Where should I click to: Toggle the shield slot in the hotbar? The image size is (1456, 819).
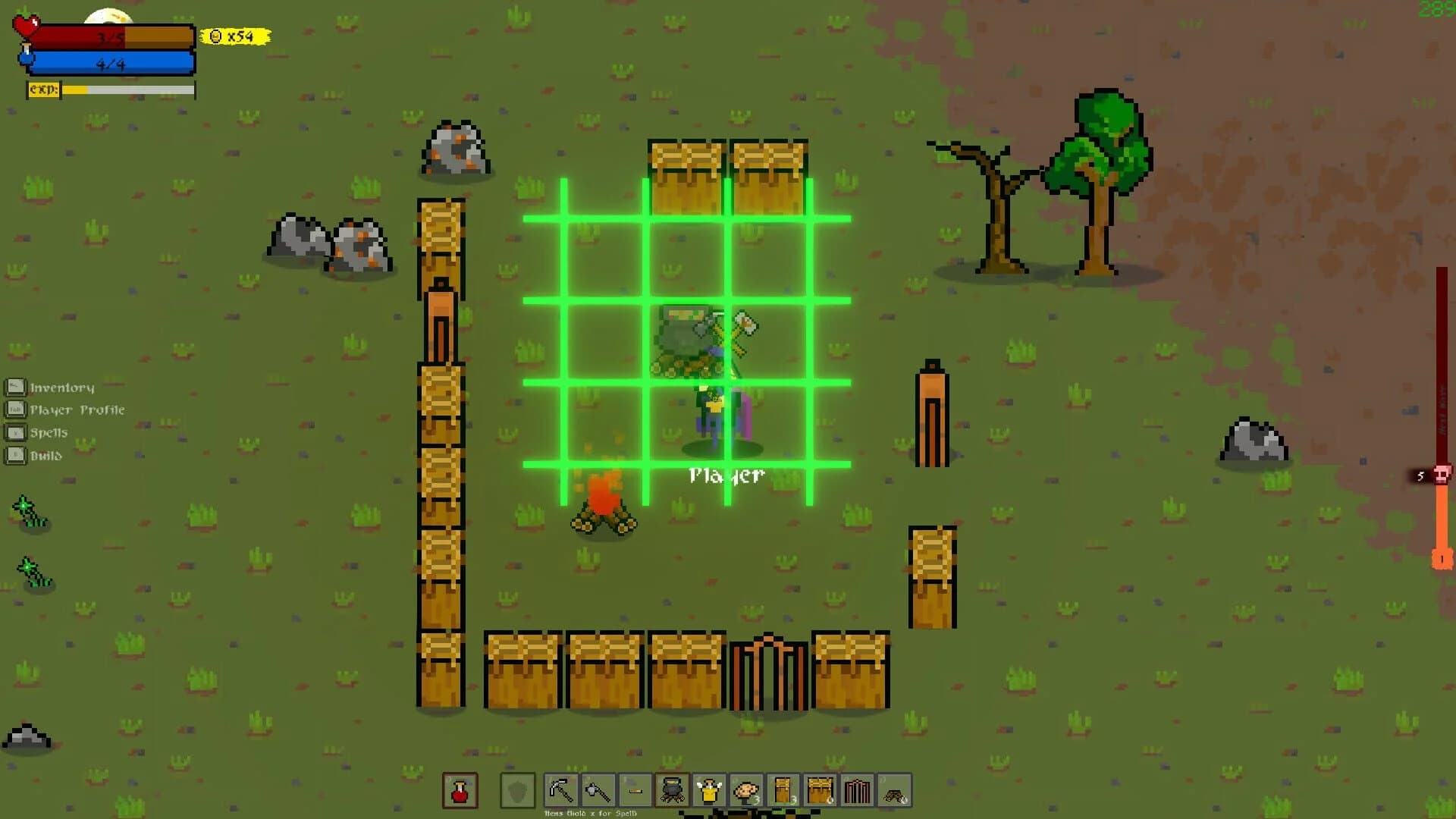coord(516,791)
